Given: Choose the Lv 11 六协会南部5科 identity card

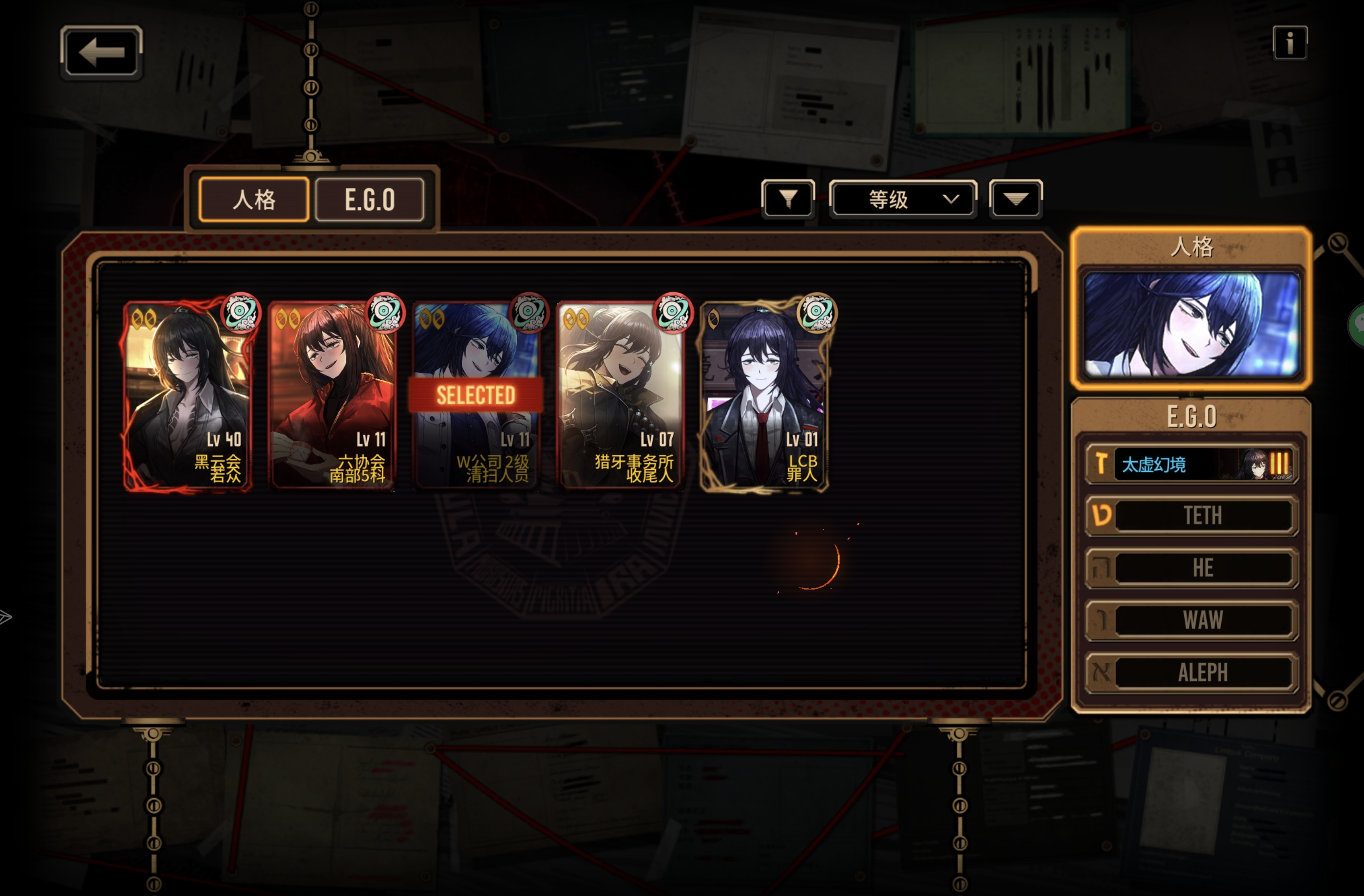Looking at the screenshot, I should pyautogui.click(x=332, y=395).
